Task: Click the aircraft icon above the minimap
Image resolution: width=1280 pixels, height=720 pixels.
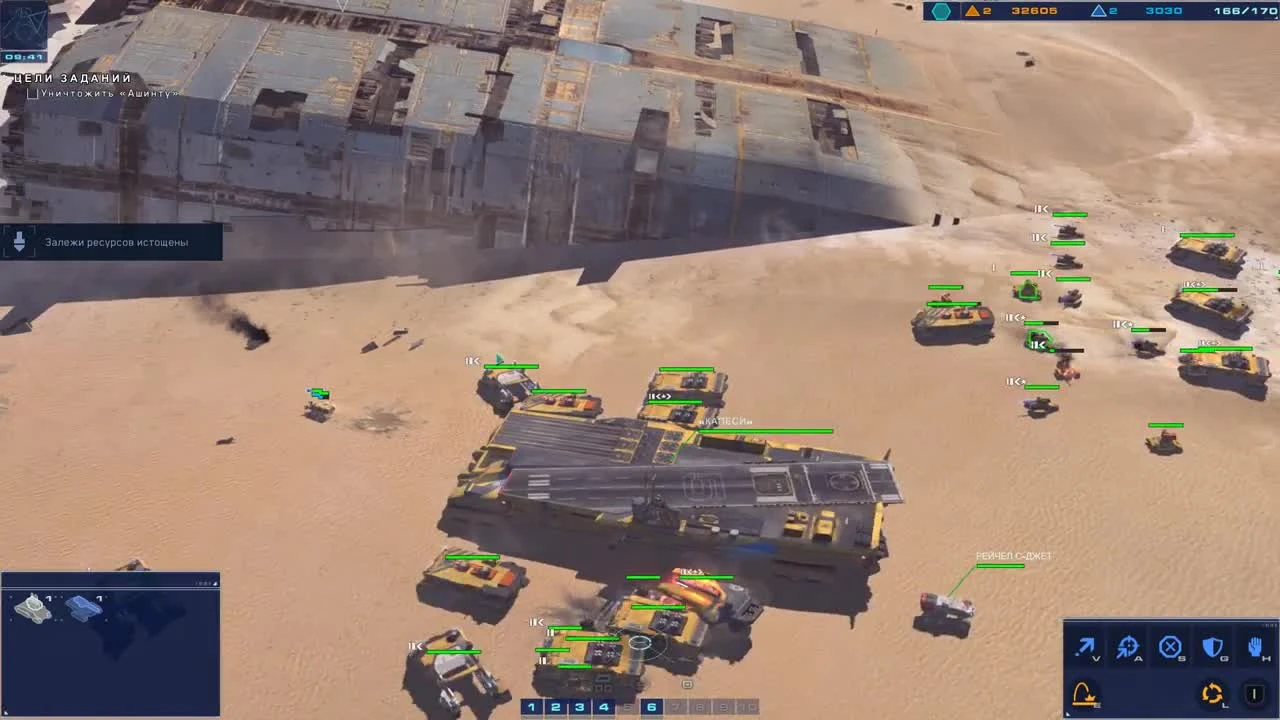Action: pyautogui.click(x=85, y=608)
